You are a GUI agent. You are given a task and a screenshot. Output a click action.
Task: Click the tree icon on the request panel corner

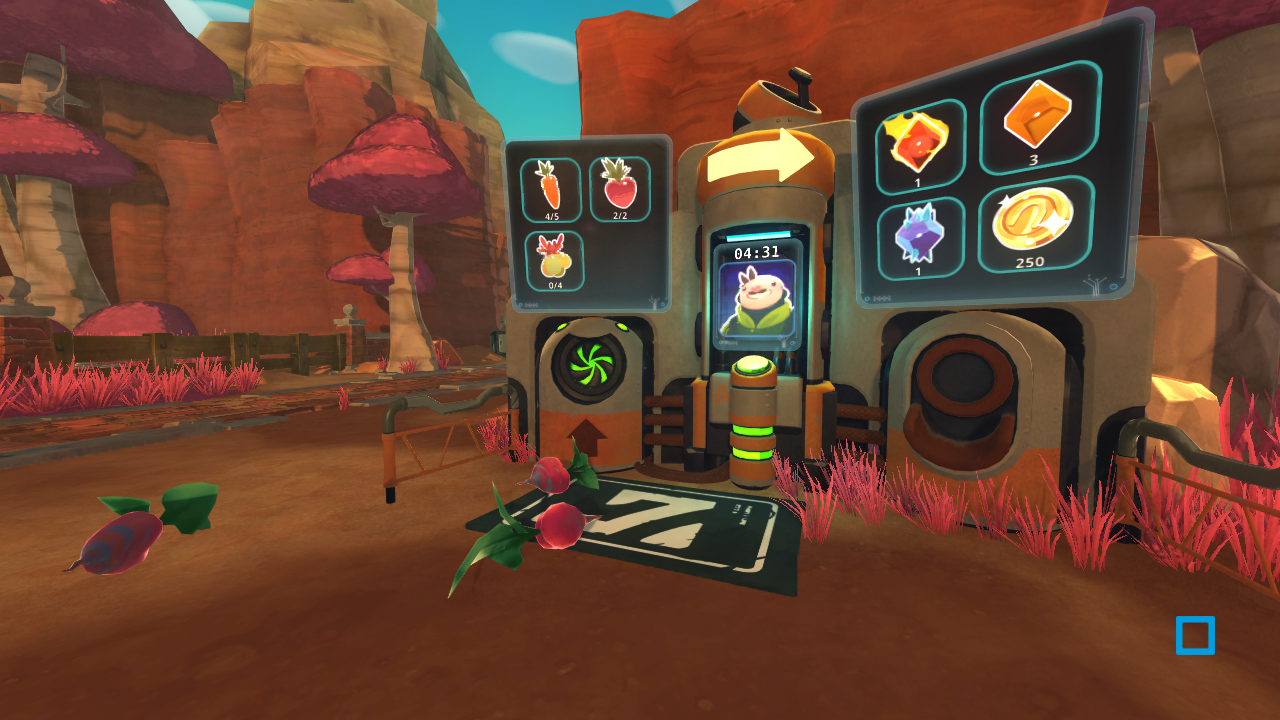click(655, 301)
